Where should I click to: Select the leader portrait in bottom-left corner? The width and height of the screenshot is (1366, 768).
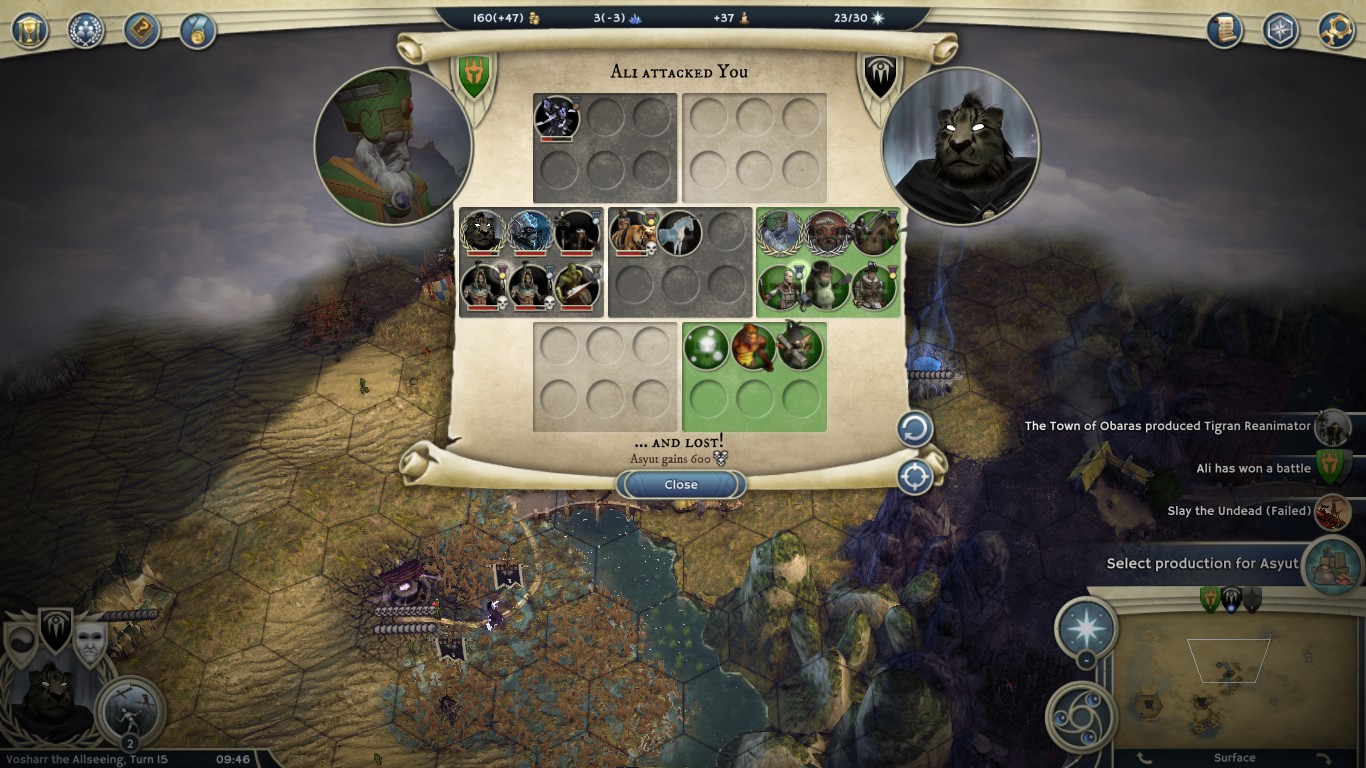coord(50,700)
